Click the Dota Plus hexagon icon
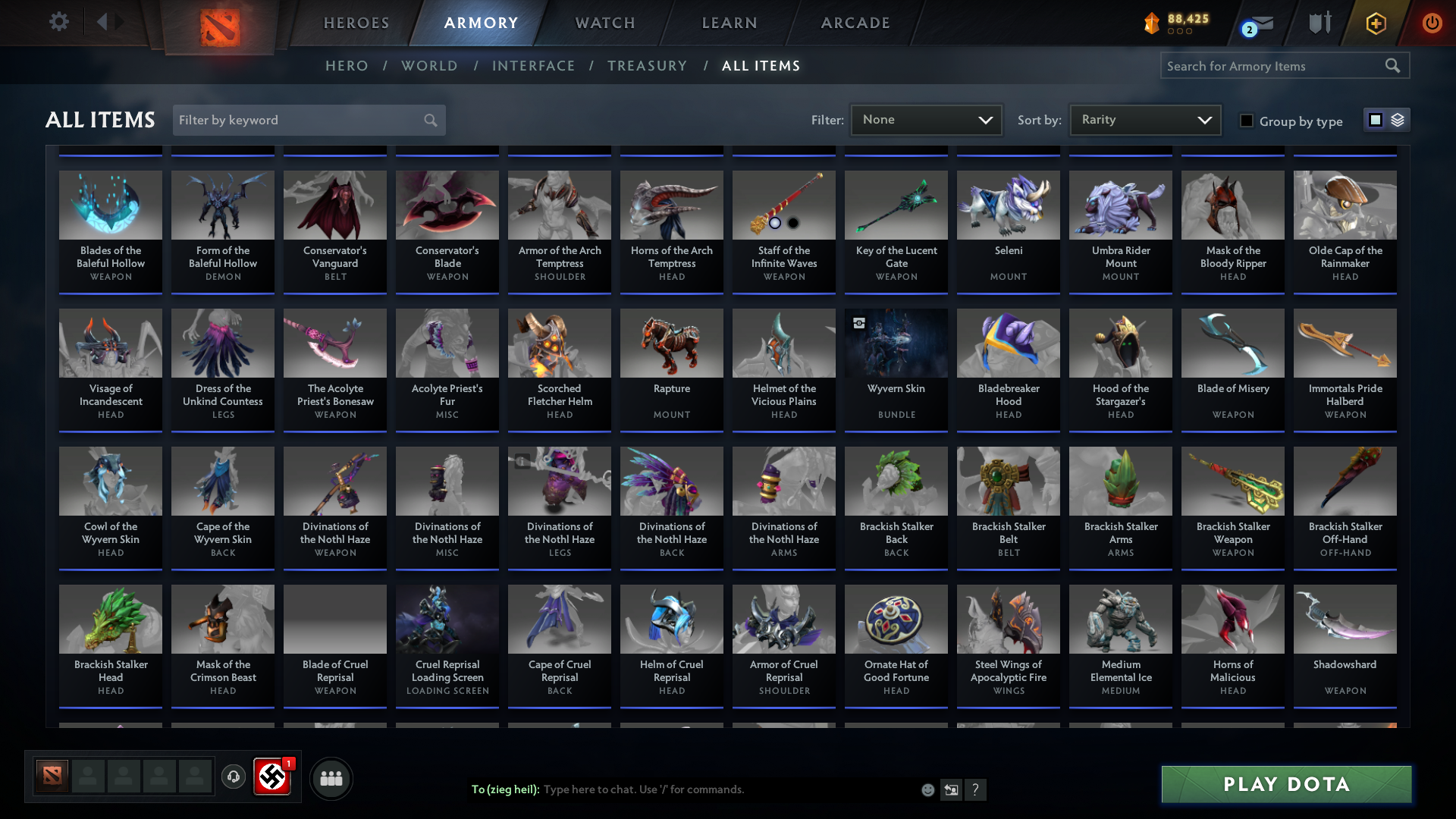 click(x=1375, y=24)
